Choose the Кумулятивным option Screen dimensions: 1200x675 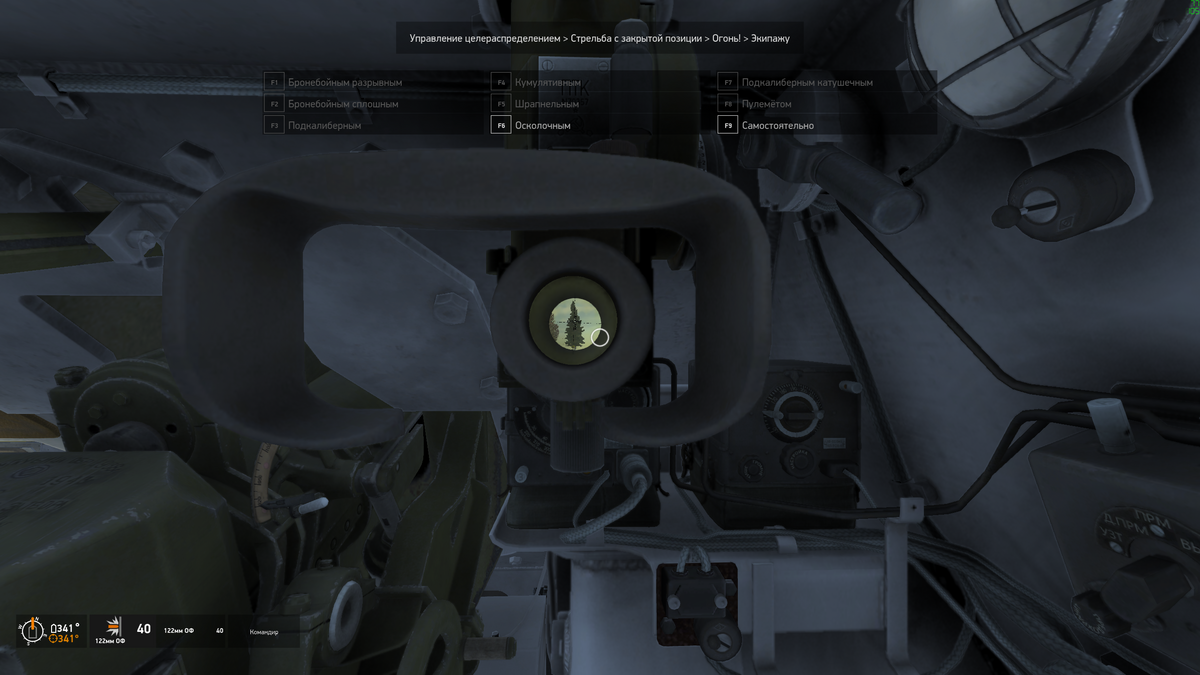coord(547,82)
